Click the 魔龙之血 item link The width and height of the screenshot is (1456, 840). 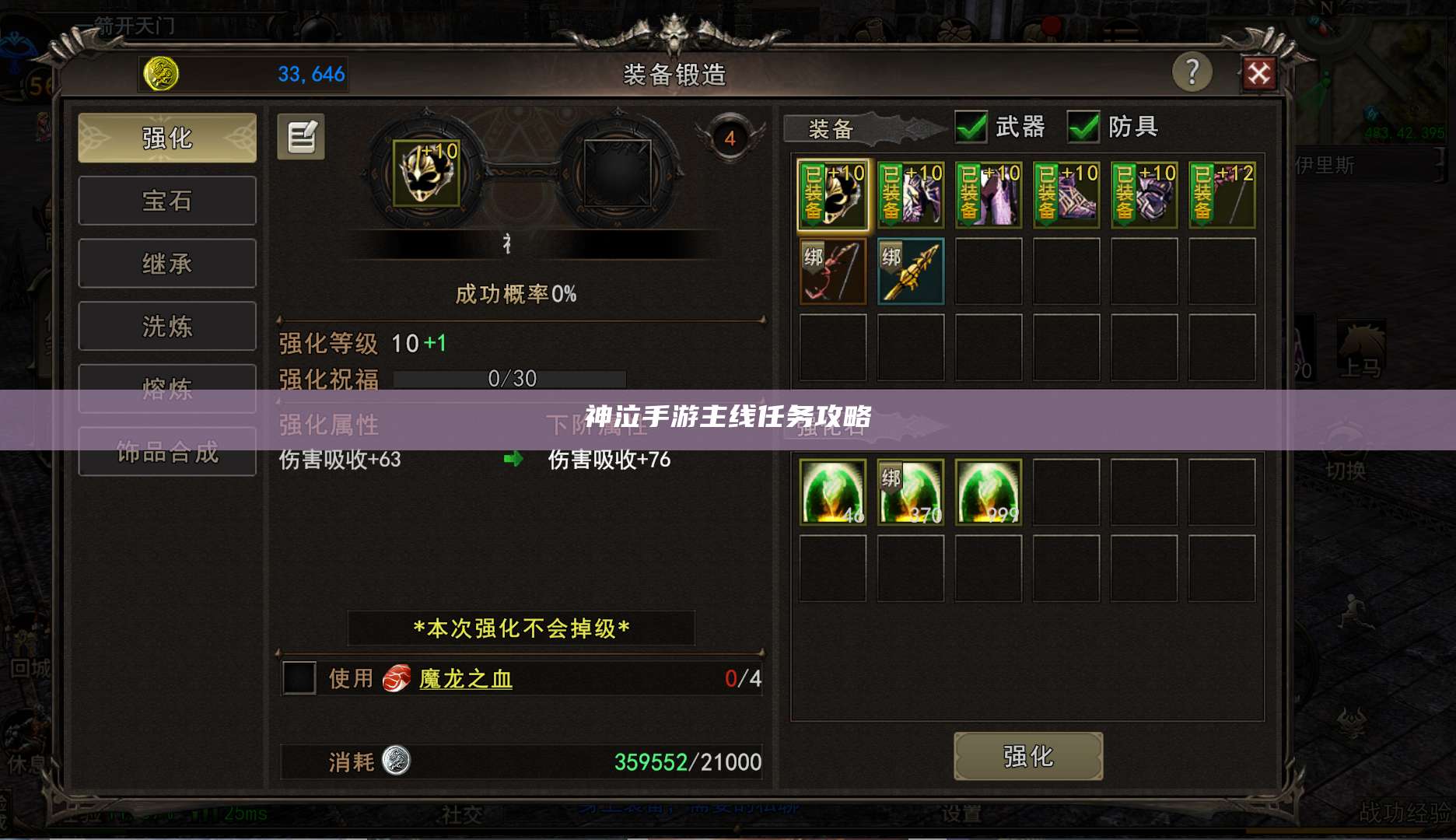tap(464, 678)
